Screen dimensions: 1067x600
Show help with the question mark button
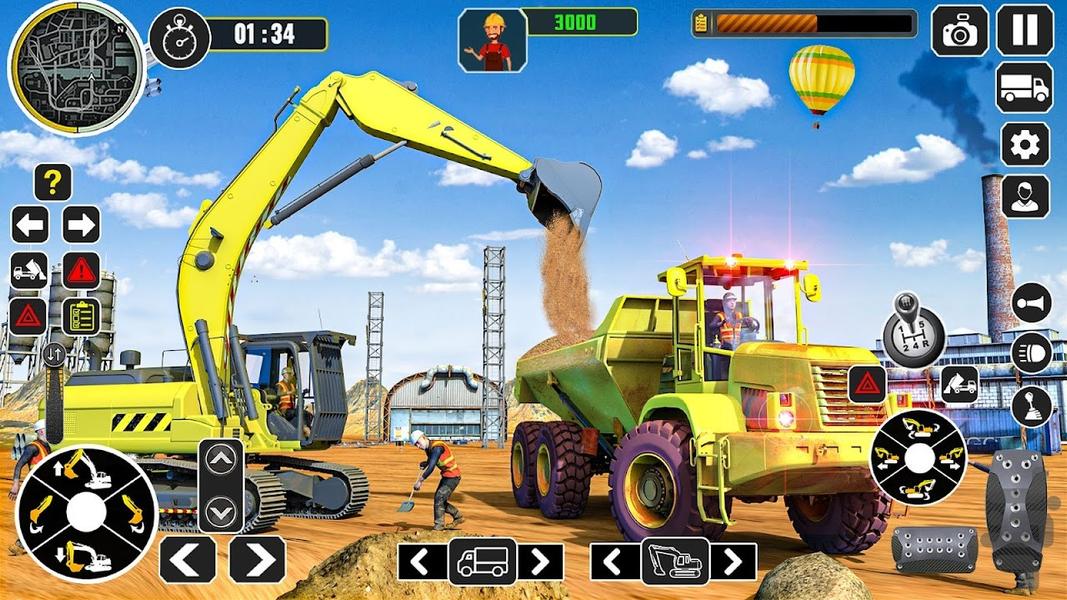(x=53, y=182)
